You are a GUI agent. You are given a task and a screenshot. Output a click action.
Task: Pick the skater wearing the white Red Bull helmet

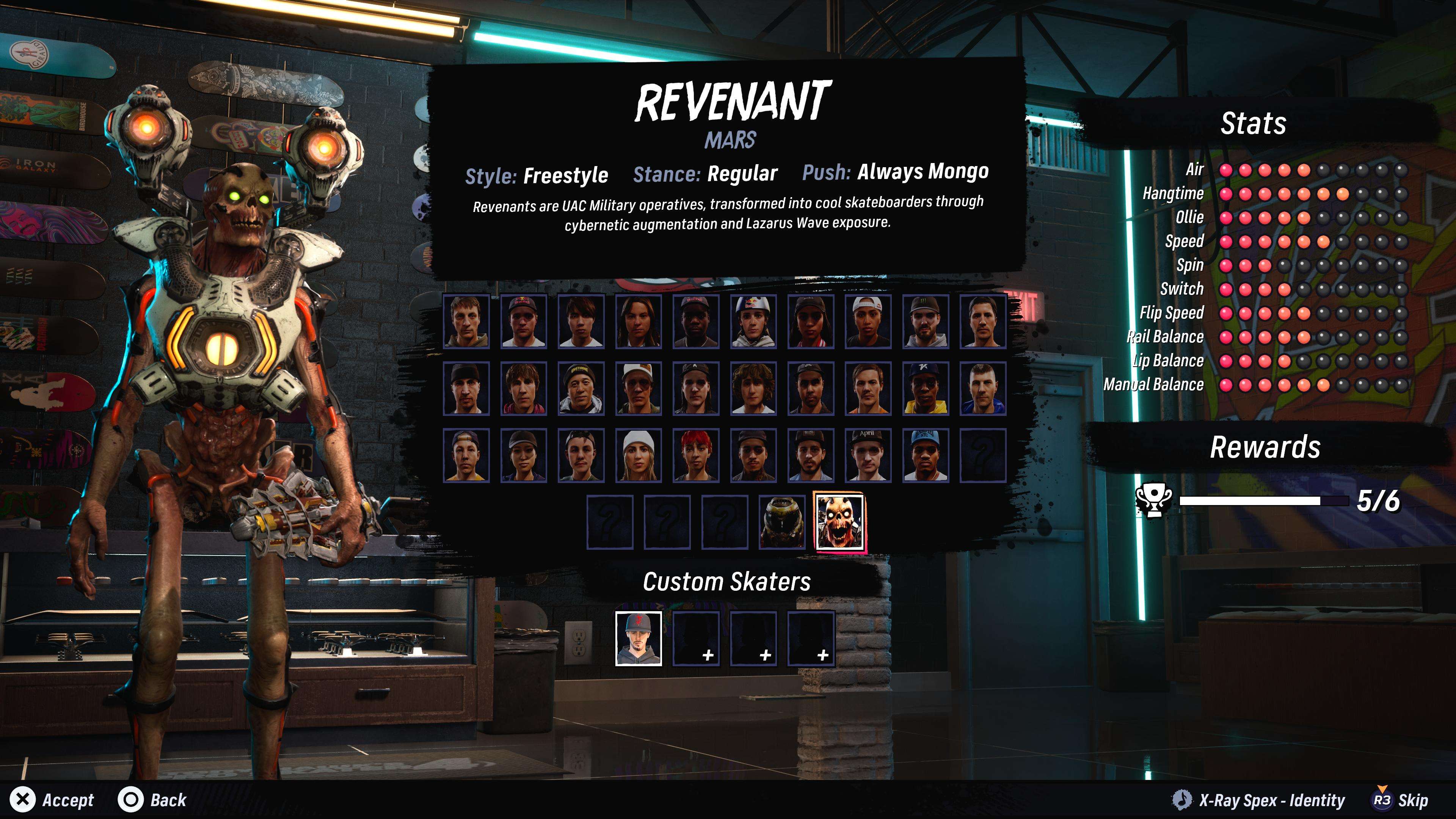click(753, 321)
